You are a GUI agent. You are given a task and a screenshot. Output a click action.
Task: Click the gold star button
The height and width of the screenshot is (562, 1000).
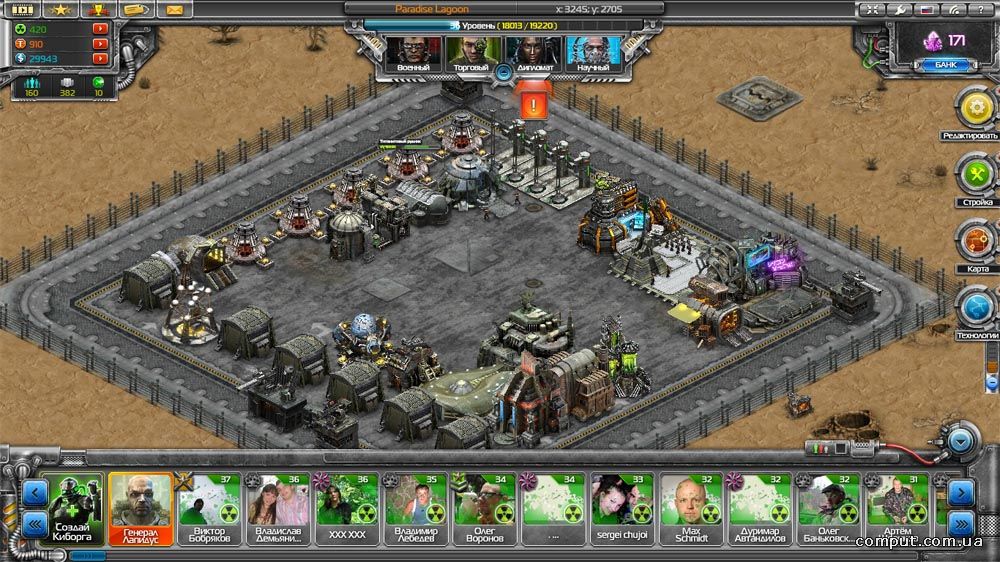59,10
